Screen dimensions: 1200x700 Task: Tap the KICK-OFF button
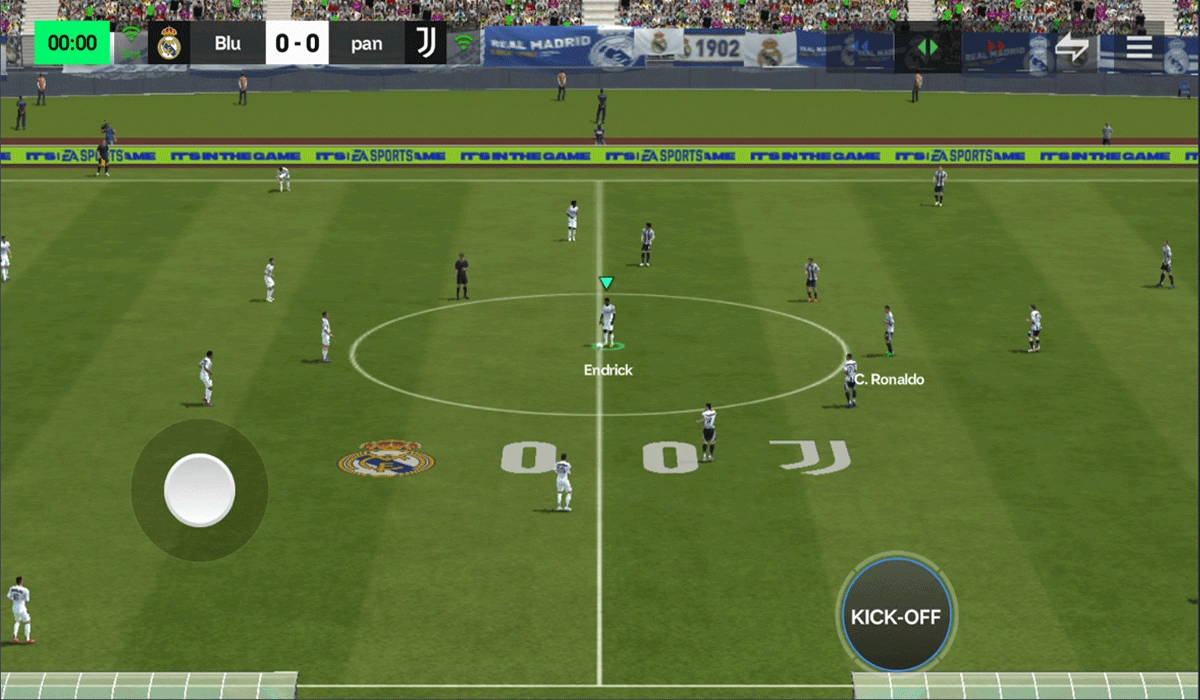[x=896, y=615]
